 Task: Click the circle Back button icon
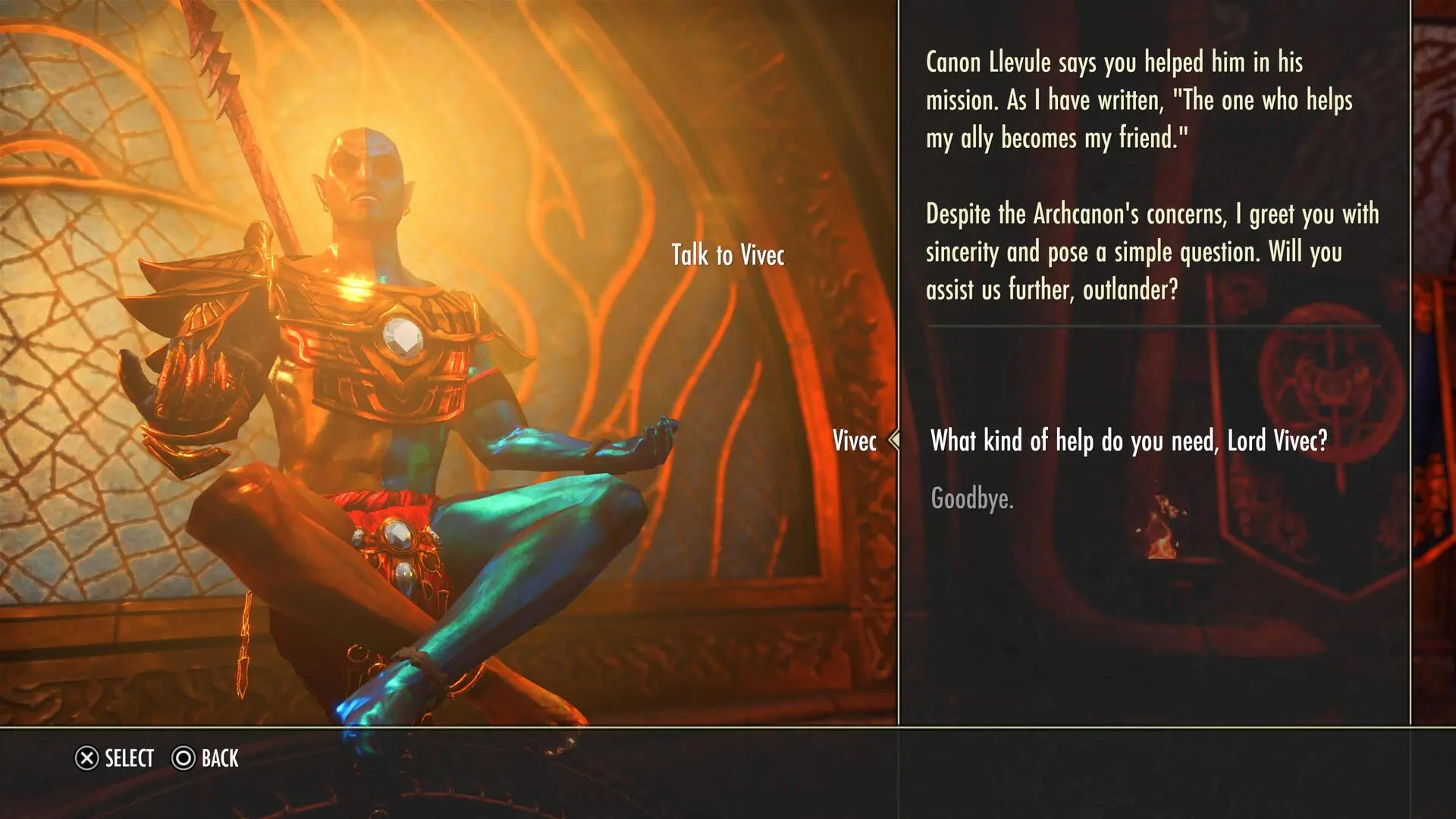tap(182, 758)
